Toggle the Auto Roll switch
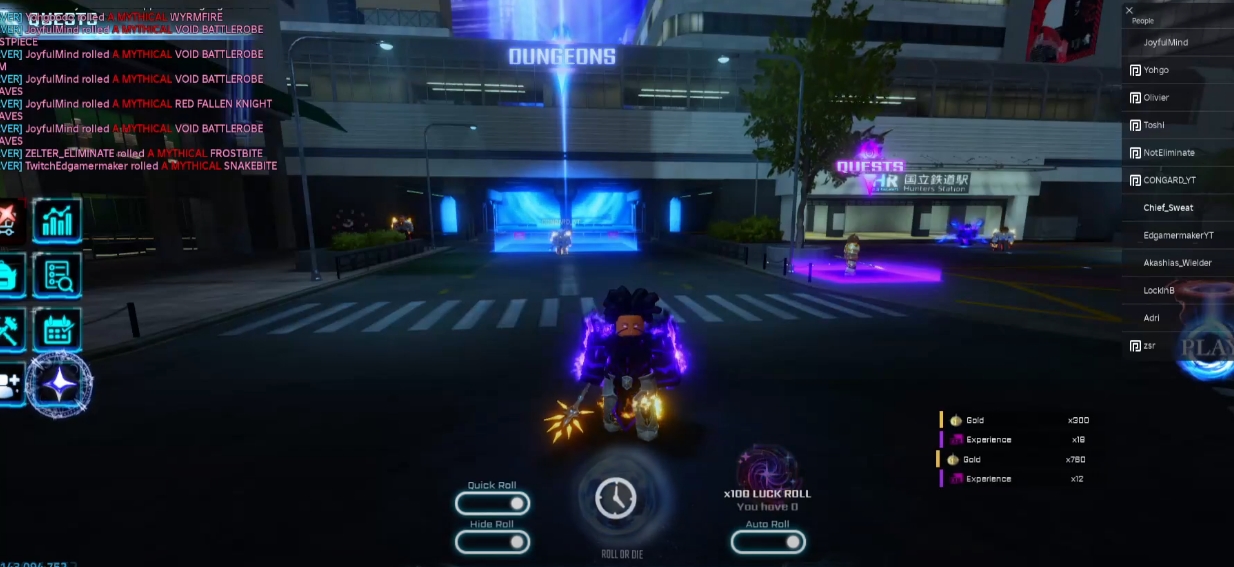Viewport: 1234px width, 567px height. 767,541
